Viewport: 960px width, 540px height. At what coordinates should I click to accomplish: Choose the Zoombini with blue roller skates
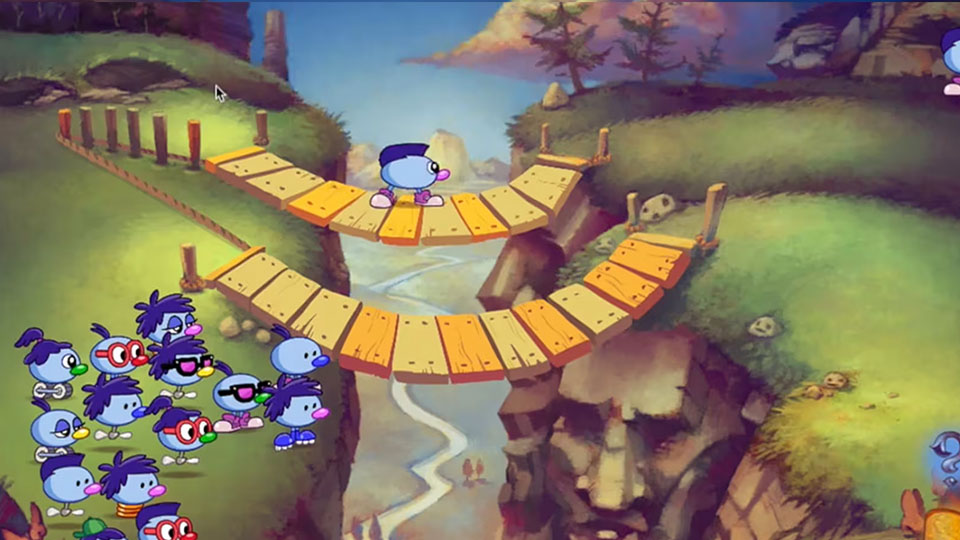294,411
